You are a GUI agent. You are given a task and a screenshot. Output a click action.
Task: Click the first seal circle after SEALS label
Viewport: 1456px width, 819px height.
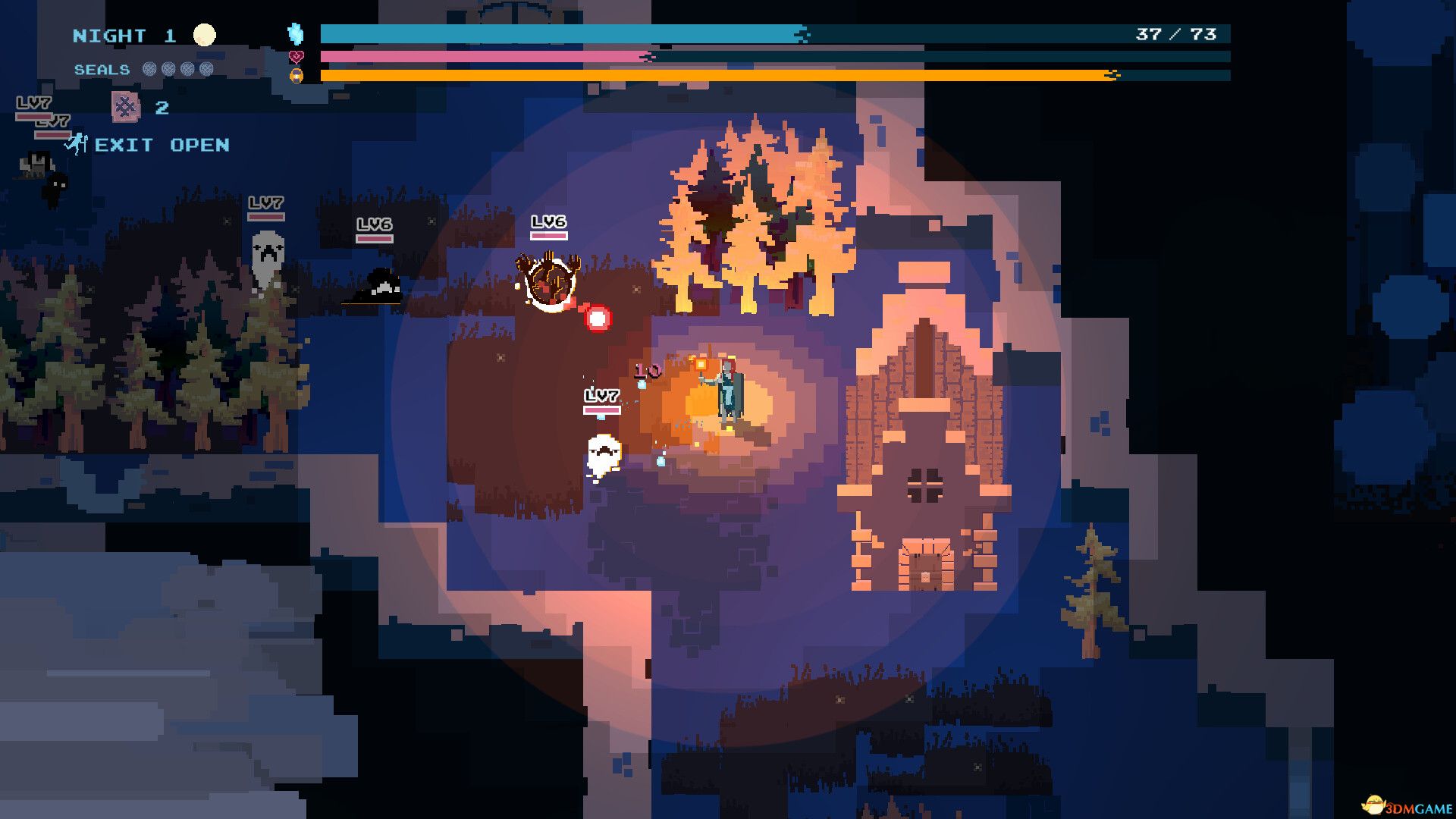149,71
